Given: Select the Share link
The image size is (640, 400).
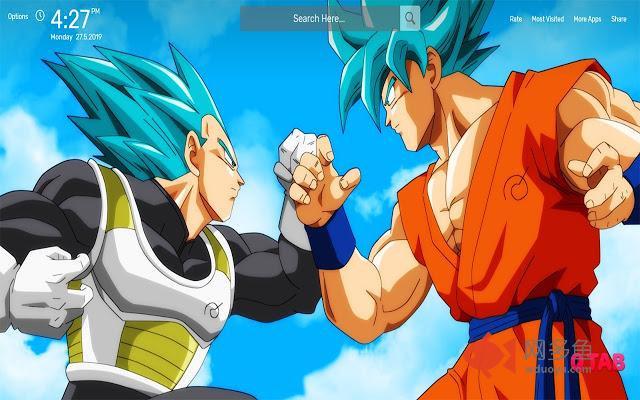Looking at the screenshot, I should coord(620,19).
